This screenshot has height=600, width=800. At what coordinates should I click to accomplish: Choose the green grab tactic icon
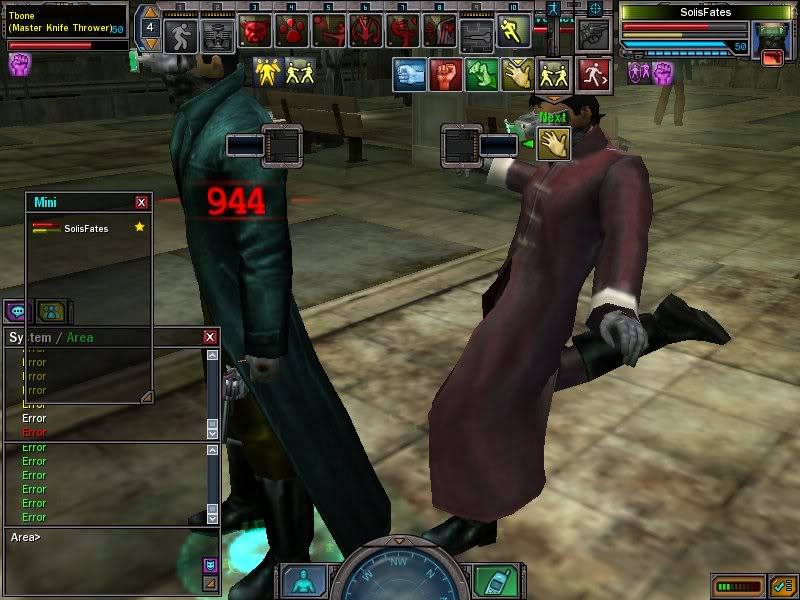483,73
